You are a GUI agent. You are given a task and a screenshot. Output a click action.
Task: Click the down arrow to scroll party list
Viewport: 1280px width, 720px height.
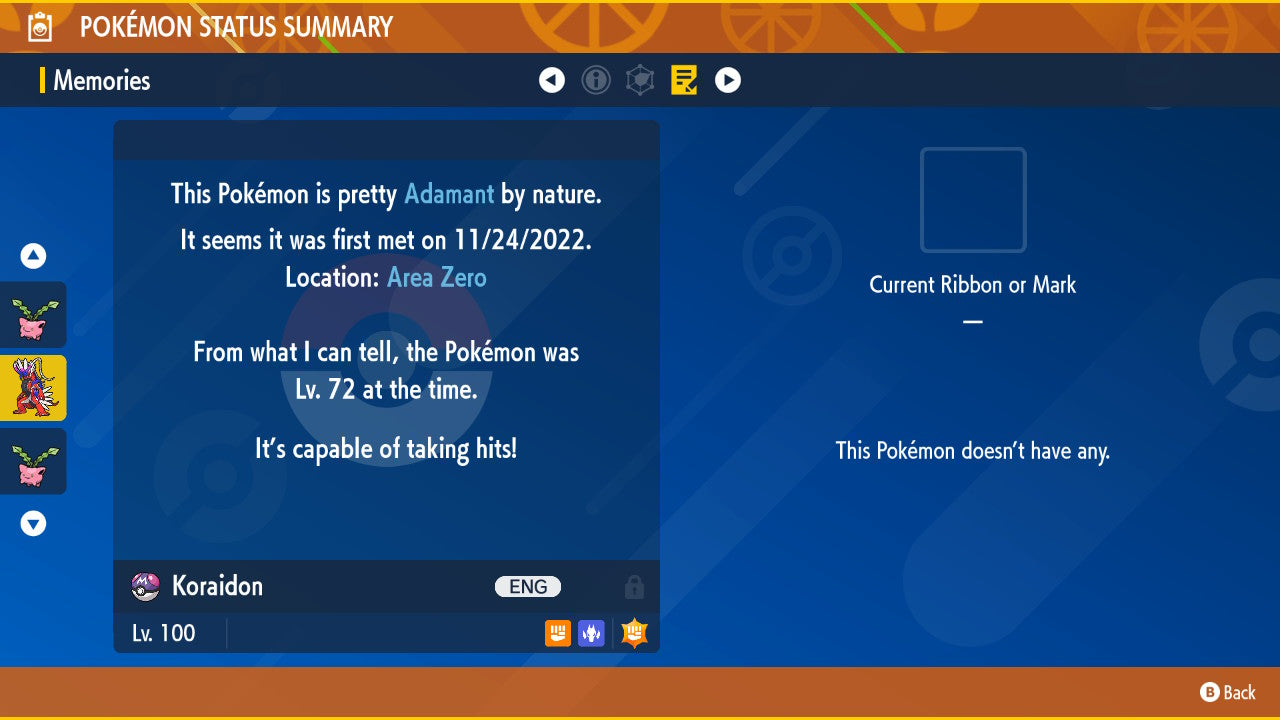(33, 523)
